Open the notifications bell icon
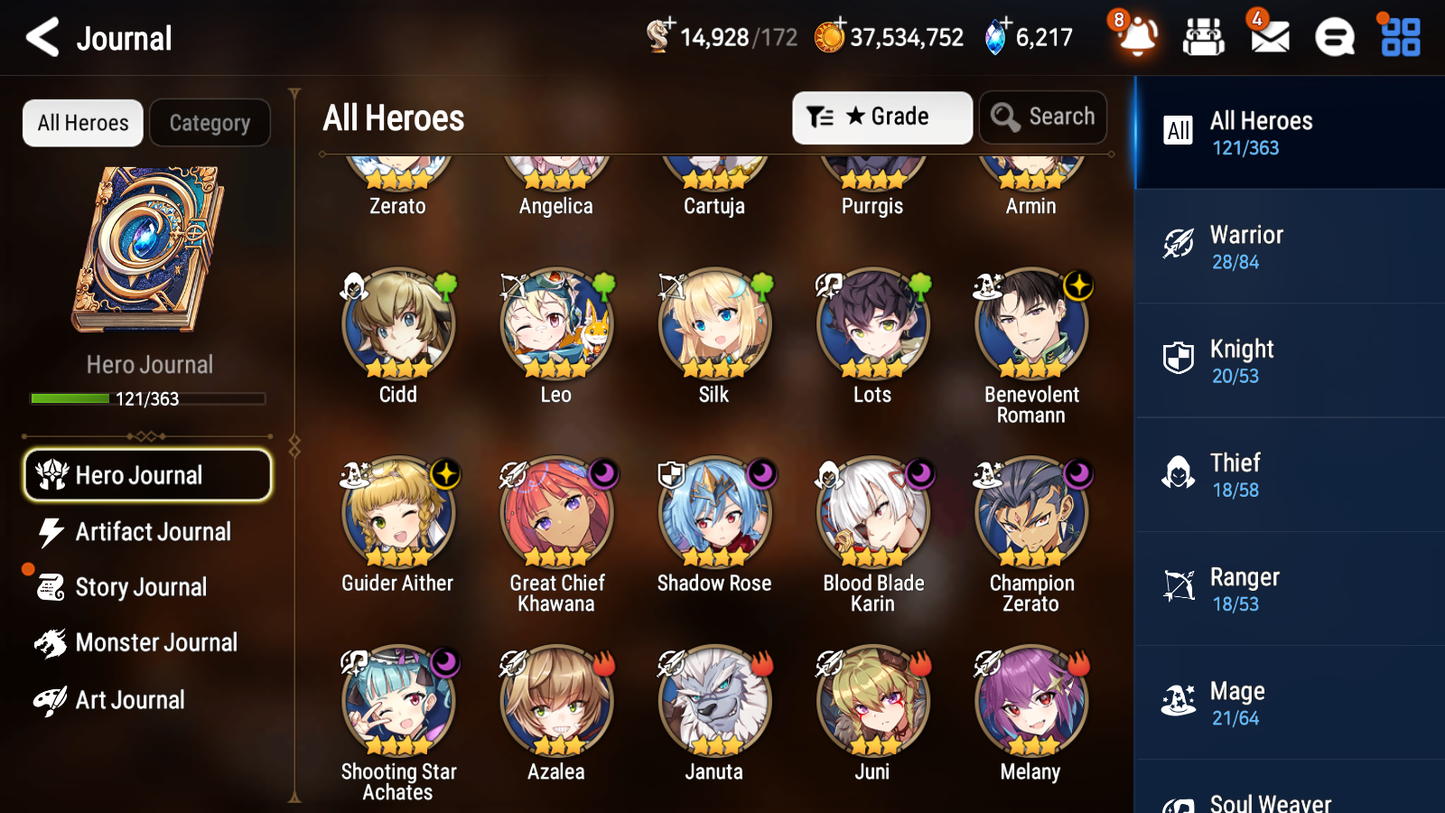Viewport: 1445px width, 813px height. tap(1135, 36)
